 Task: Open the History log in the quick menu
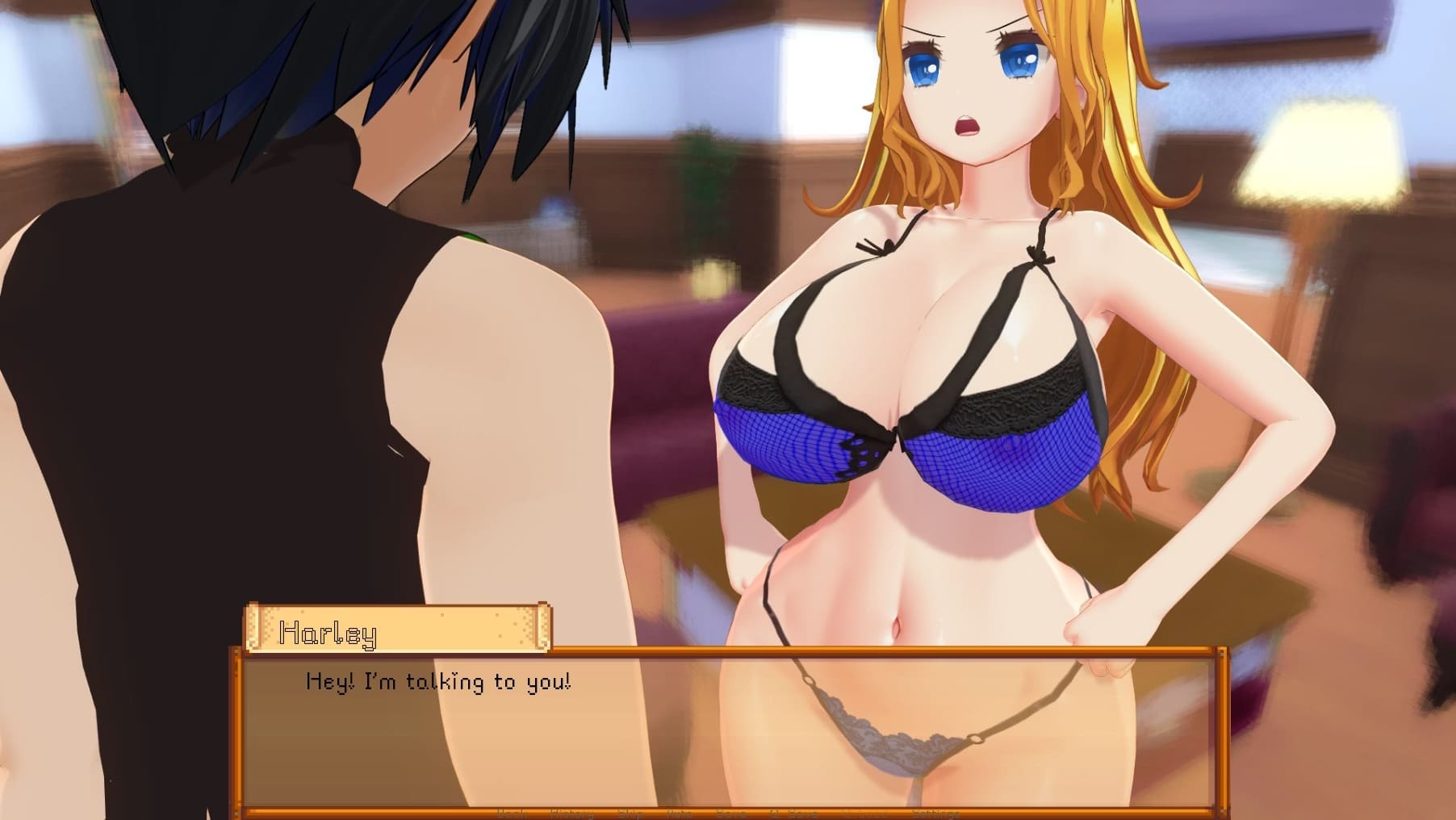click(571, 814)
